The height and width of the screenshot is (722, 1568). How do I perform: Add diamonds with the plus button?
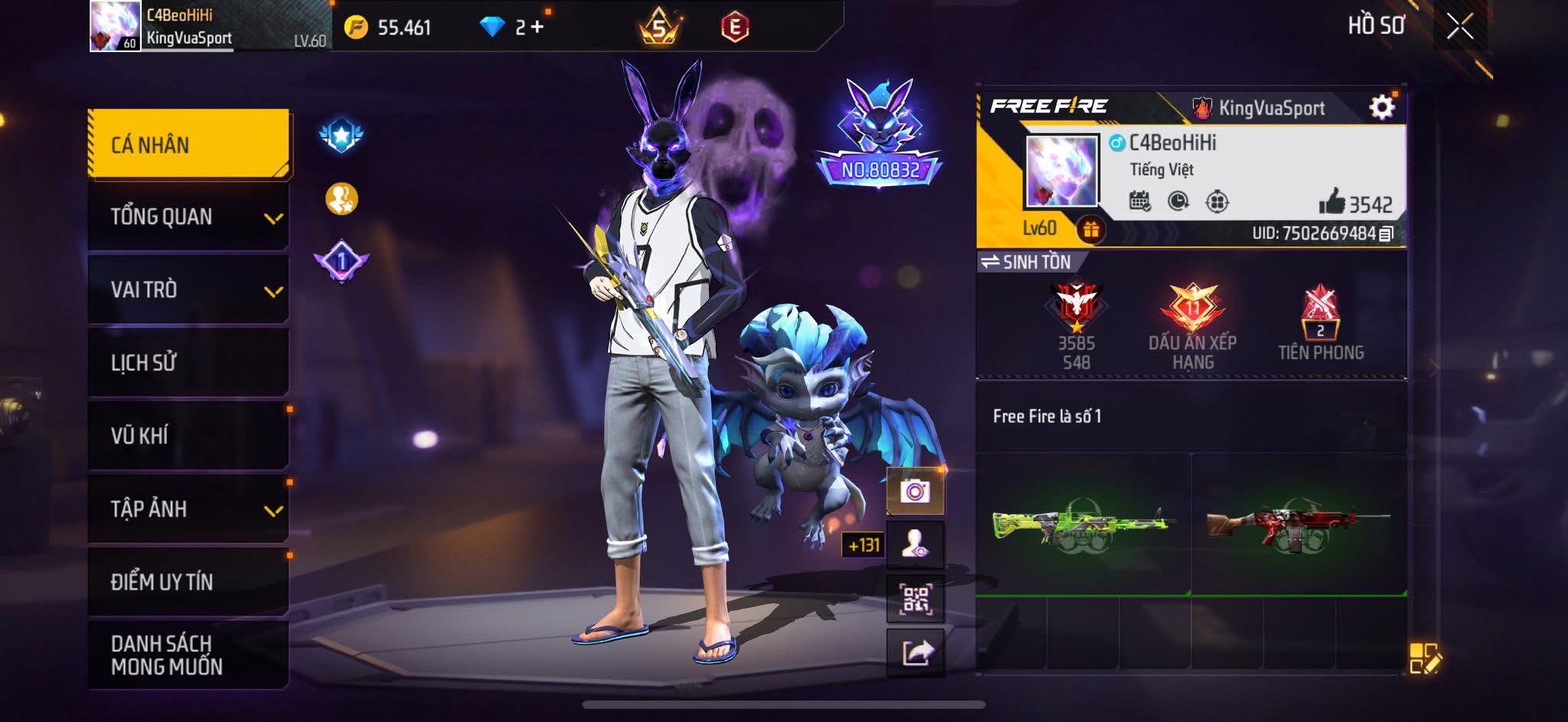(x=537, y=28)
